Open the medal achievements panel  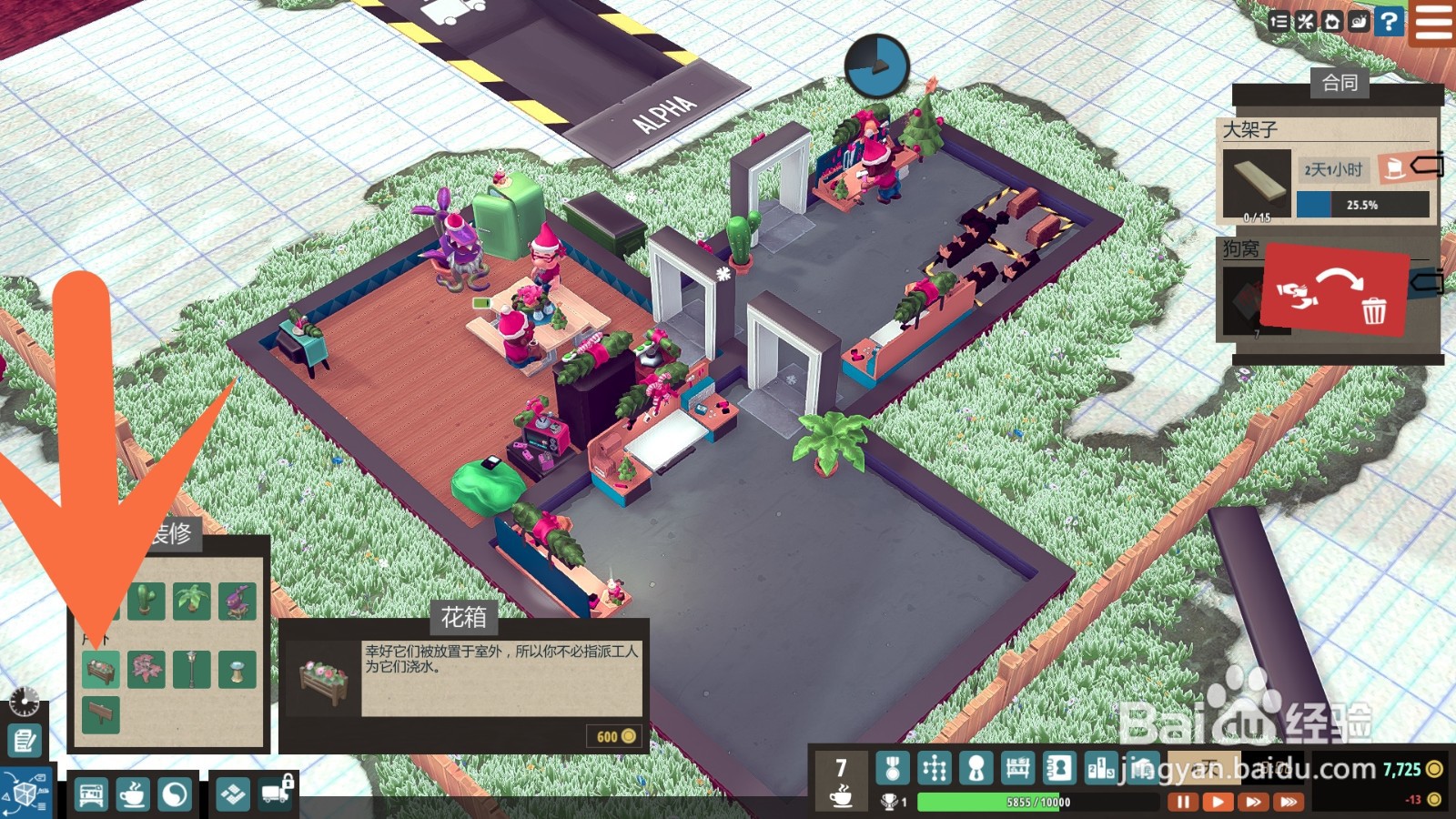[x=893, y=769]
